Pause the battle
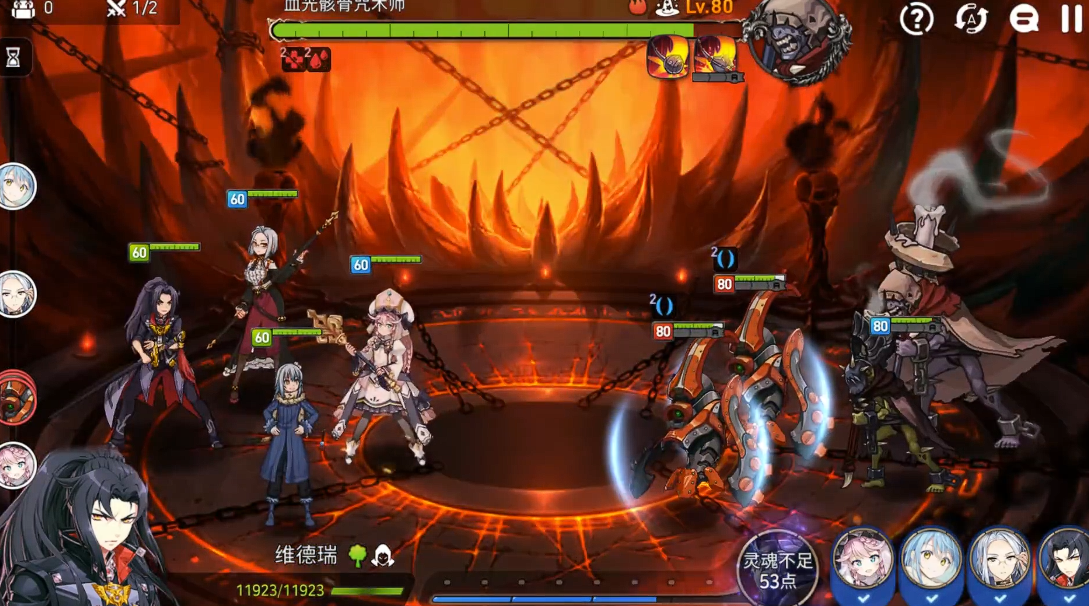The image size is (1089, 606). coord(1071,19)
